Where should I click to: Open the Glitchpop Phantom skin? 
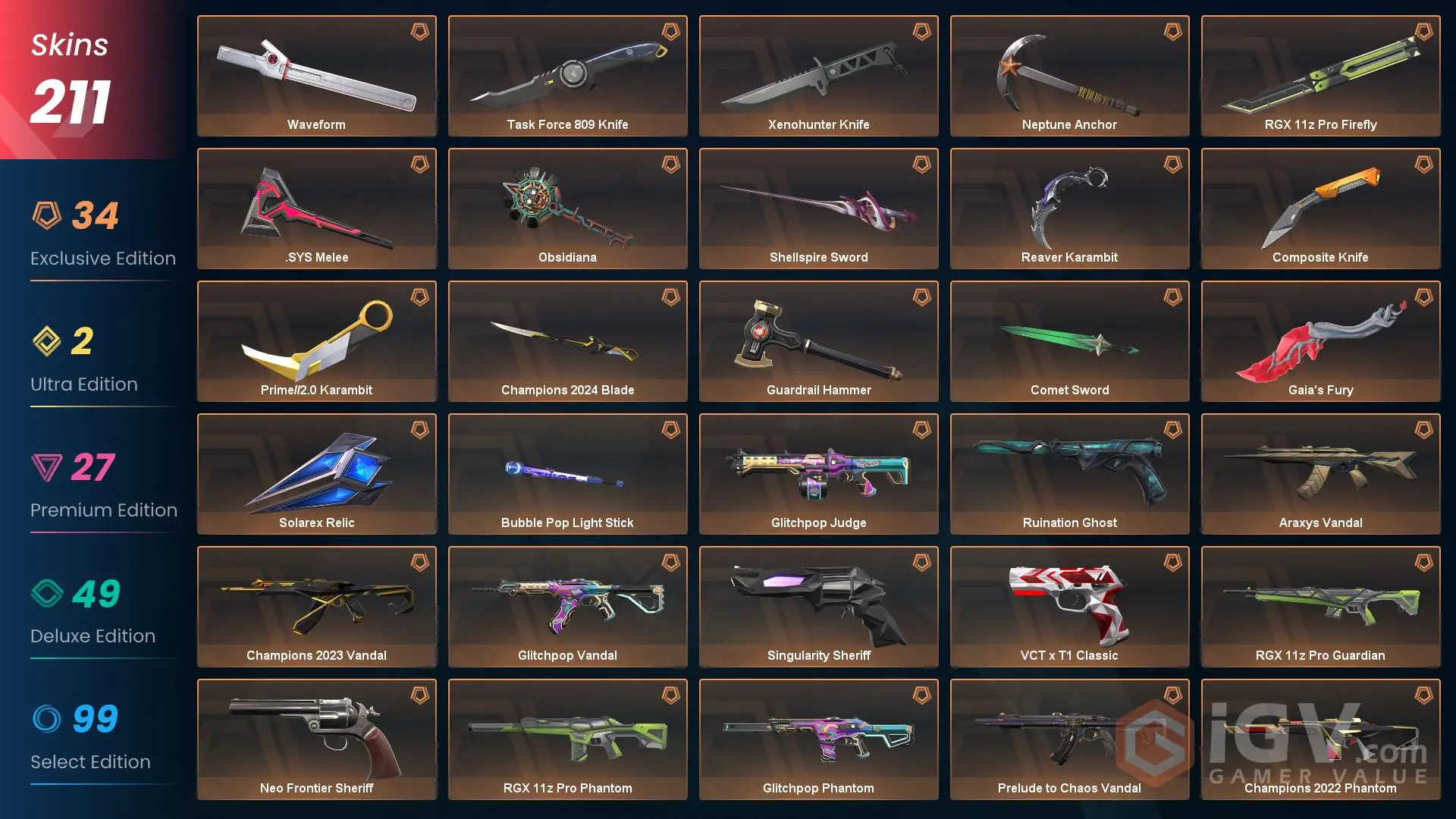pos(818,739)
